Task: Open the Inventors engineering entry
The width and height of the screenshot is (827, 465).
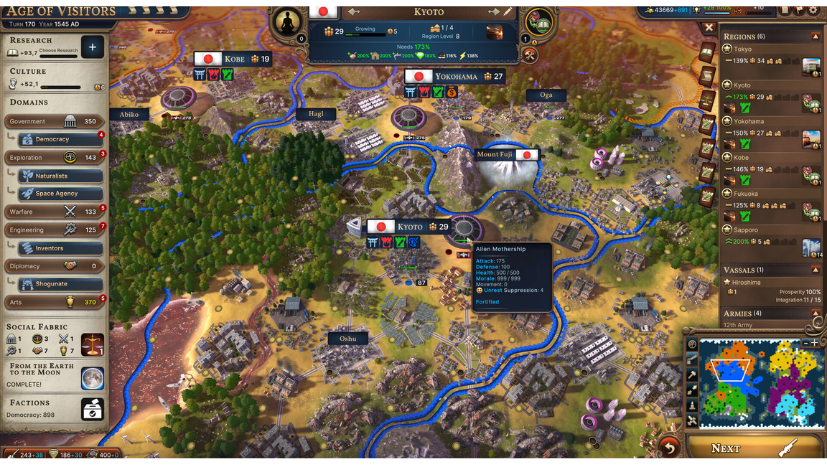Action: pyautogui.click(x=60, y=248)
